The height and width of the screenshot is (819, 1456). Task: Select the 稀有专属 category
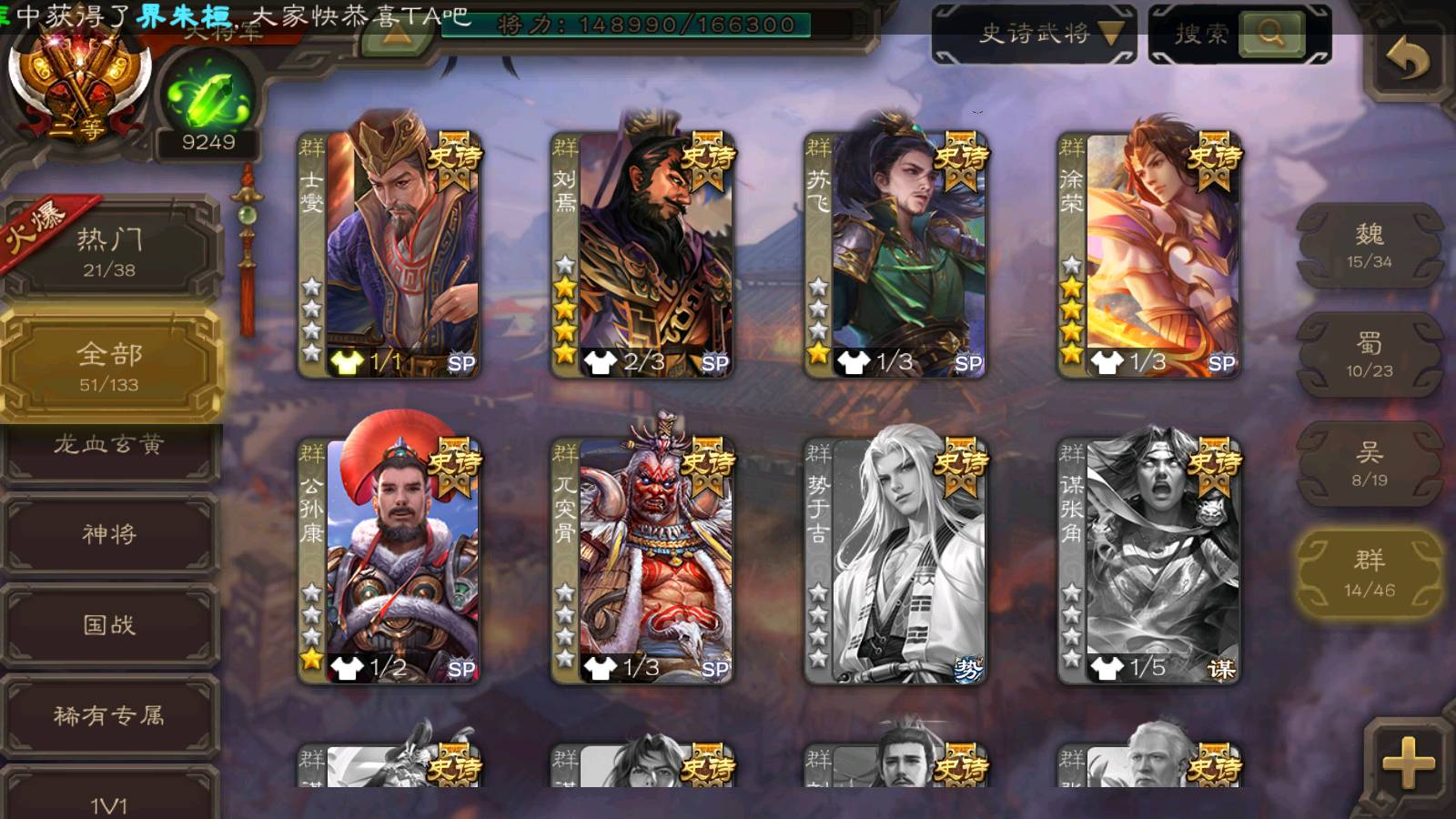[x=109, y=716]
